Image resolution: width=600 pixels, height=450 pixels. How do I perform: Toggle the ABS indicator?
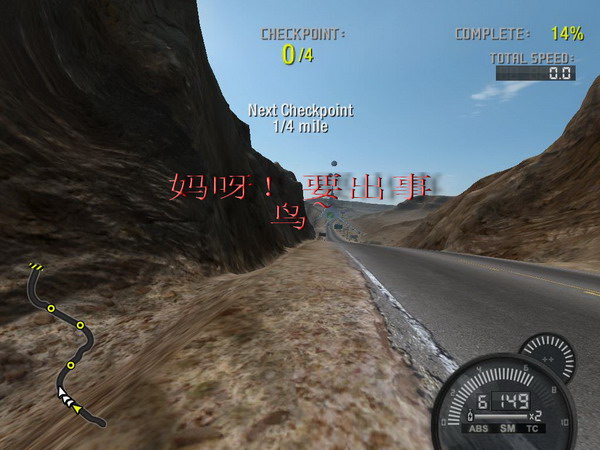(x=478, y=428)
